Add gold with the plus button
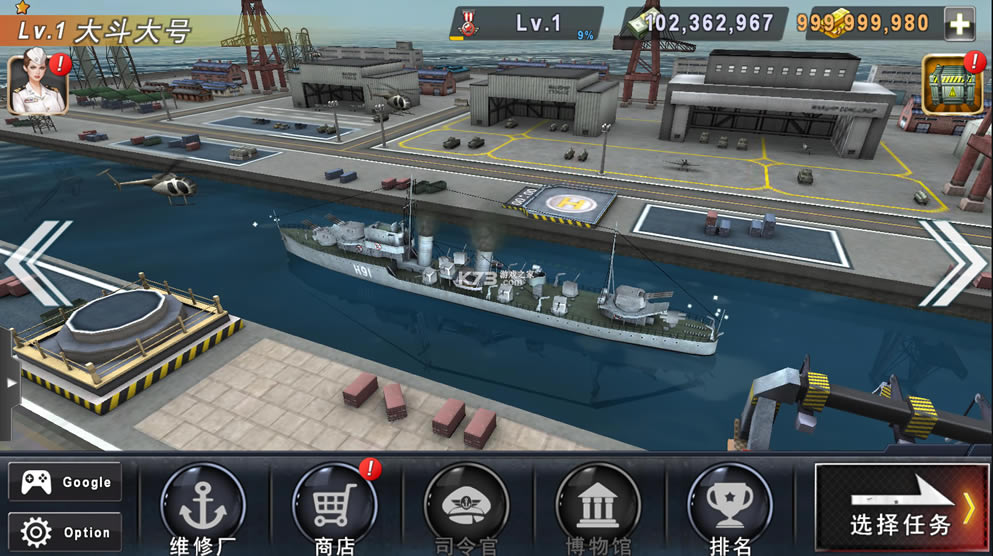This screenshot has height=556, width=993. 959,24
